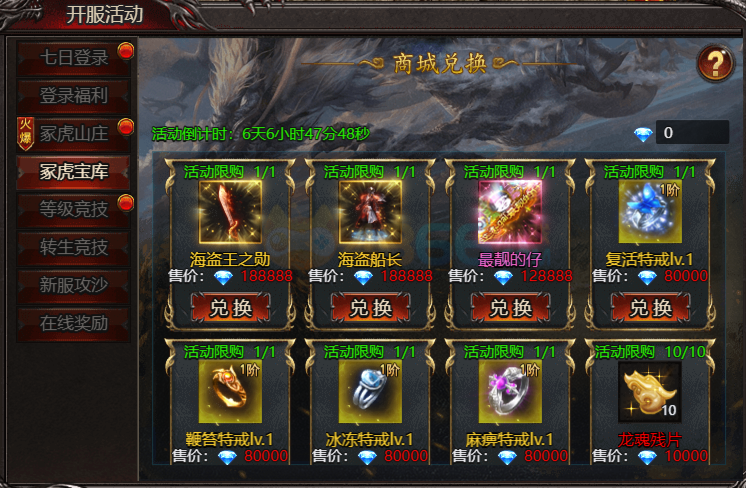The height and width of the screenshot is (488, 746).
Task: Go to the 等级竞技 tab
Action: coord(73,209)
